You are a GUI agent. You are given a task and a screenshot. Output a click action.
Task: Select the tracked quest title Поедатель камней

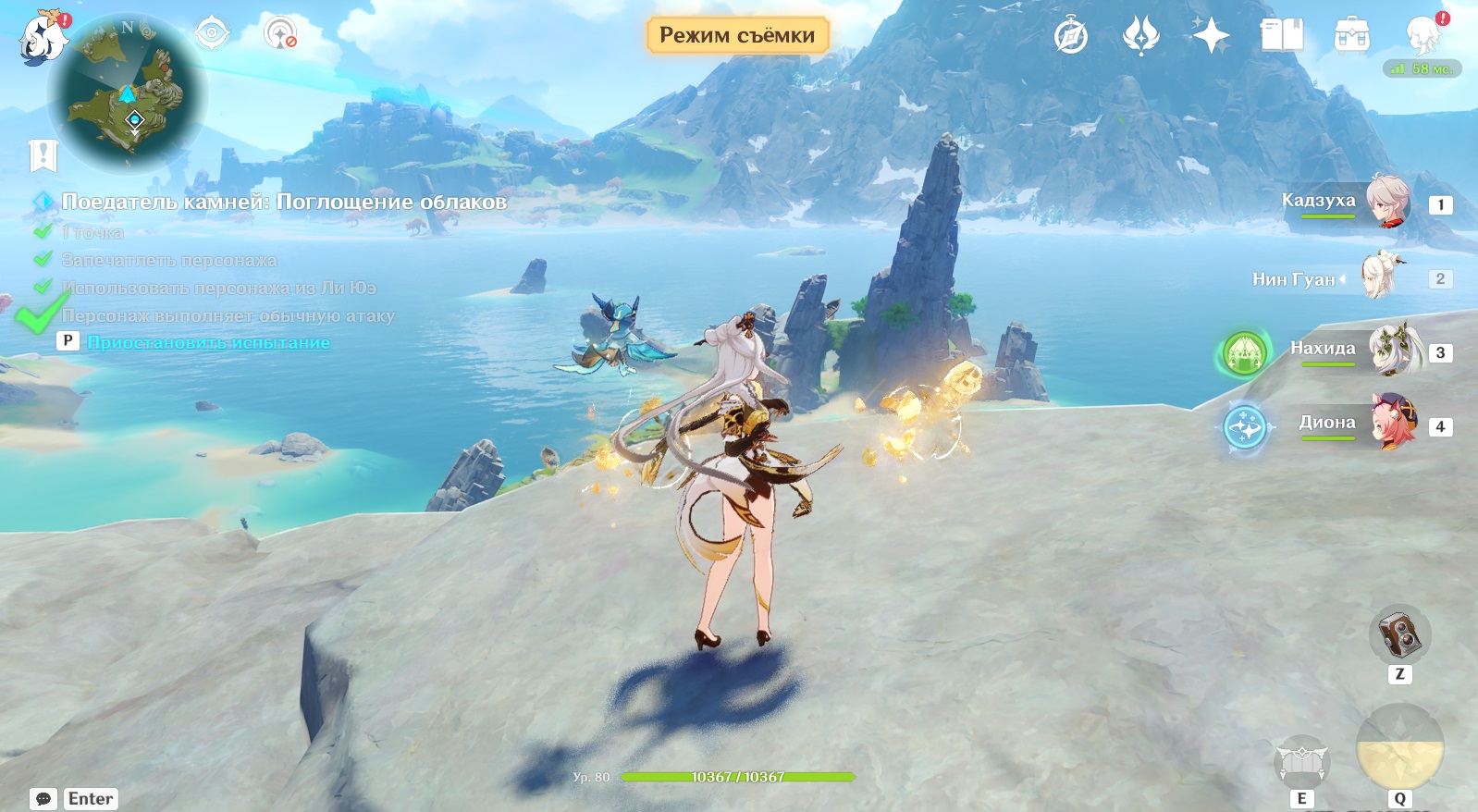click(284, 202)
